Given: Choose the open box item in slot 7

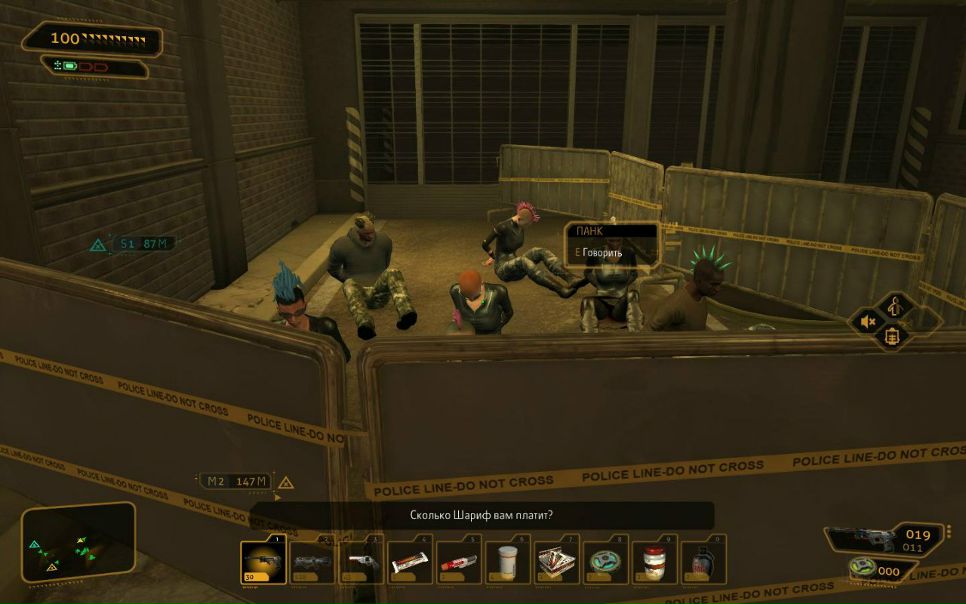Looking at the screenshot, I should (x=556, y=561).
